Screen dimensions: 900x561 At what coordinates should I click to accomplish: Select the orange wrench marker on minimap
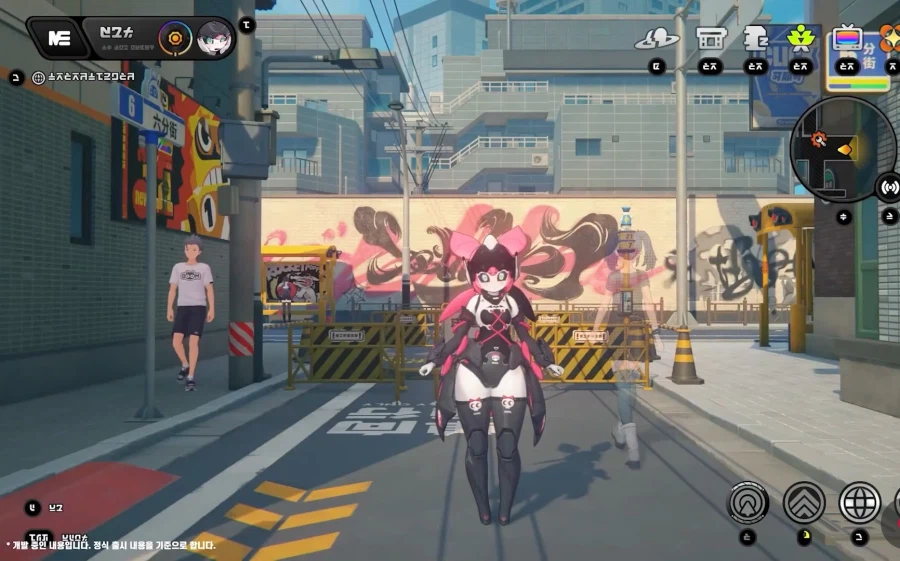819,138
